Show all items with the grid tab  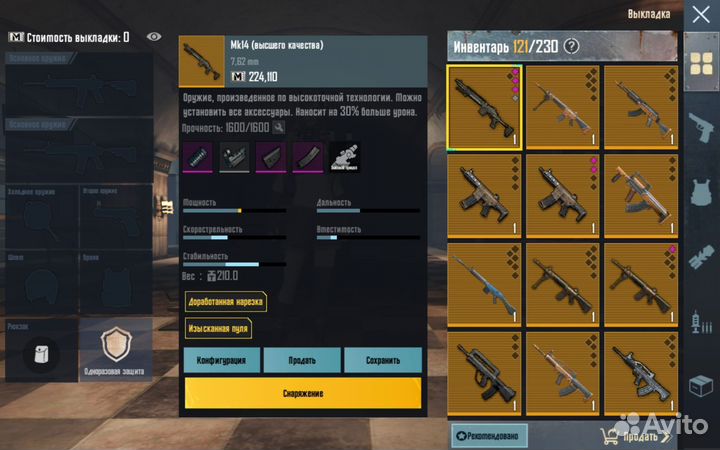[699, 62]
